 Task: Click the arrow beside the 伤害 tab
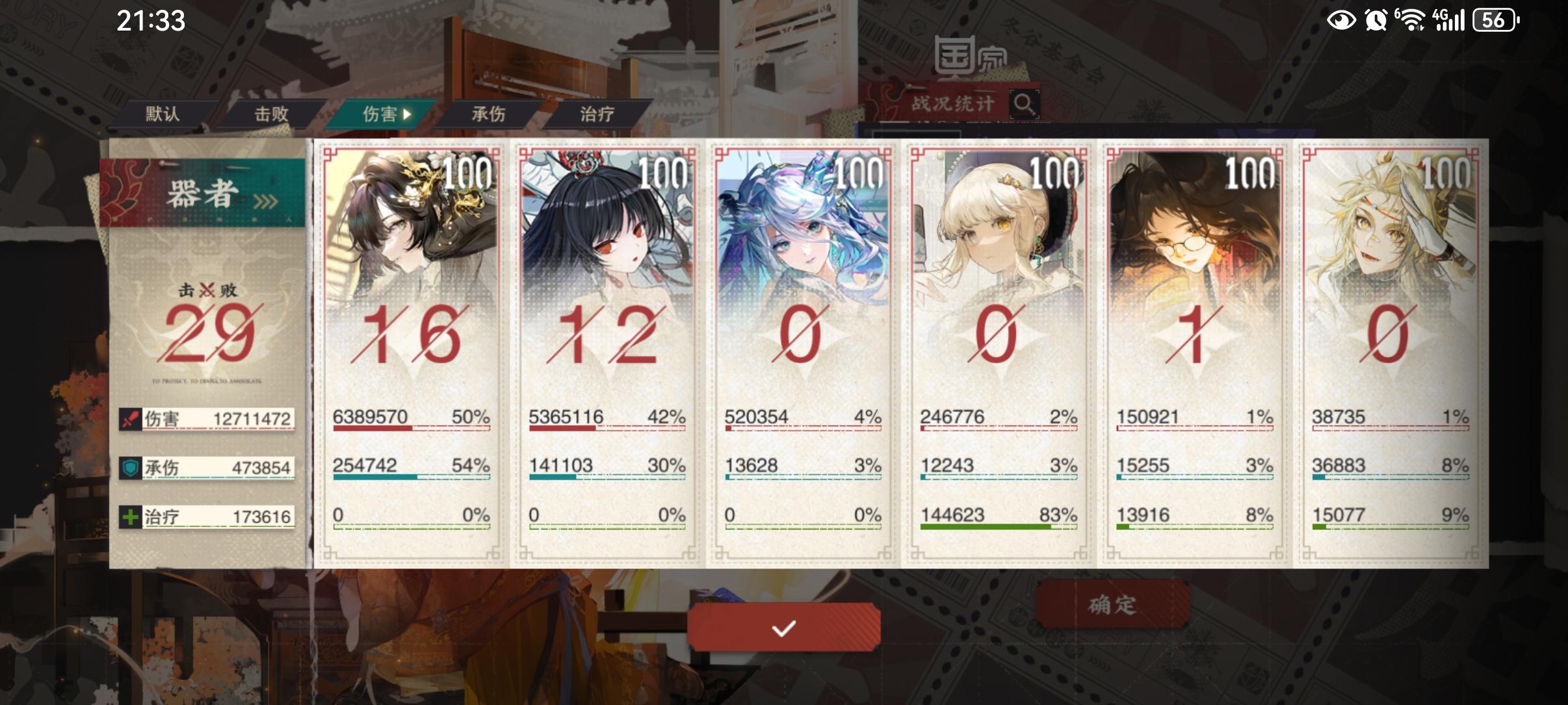(x=408, y=114)
